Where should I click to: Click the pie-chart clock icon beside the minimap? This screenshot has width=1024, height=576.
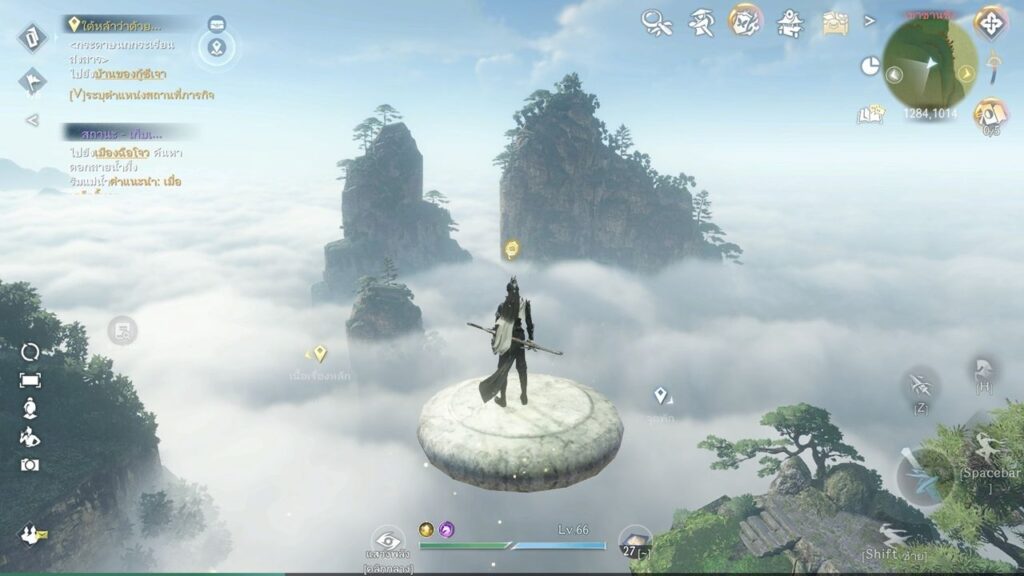pyautogui.click(x=870, y=66)
